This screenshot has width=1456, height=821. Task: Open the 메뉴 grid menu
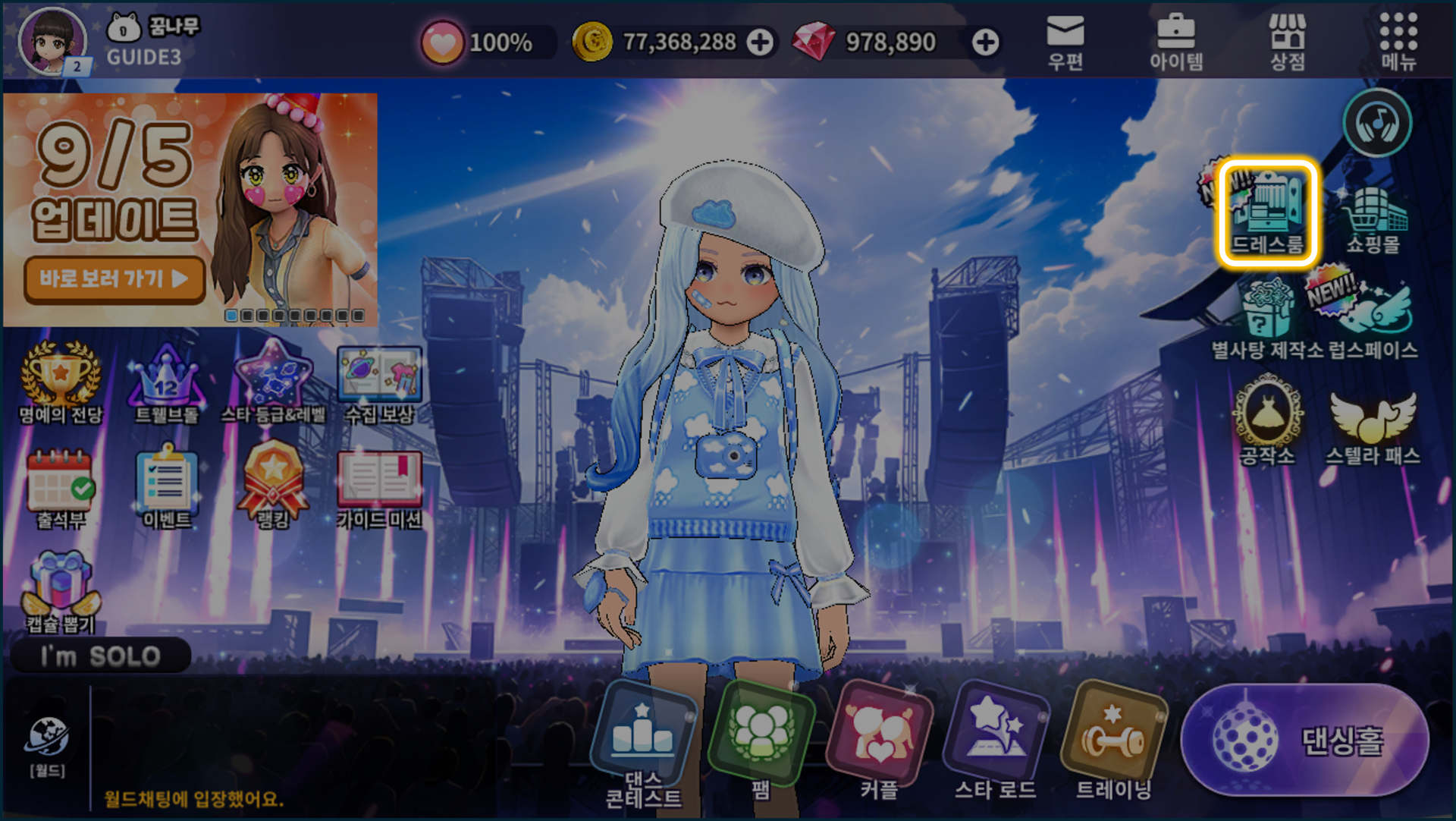(x=1398, y=42)
